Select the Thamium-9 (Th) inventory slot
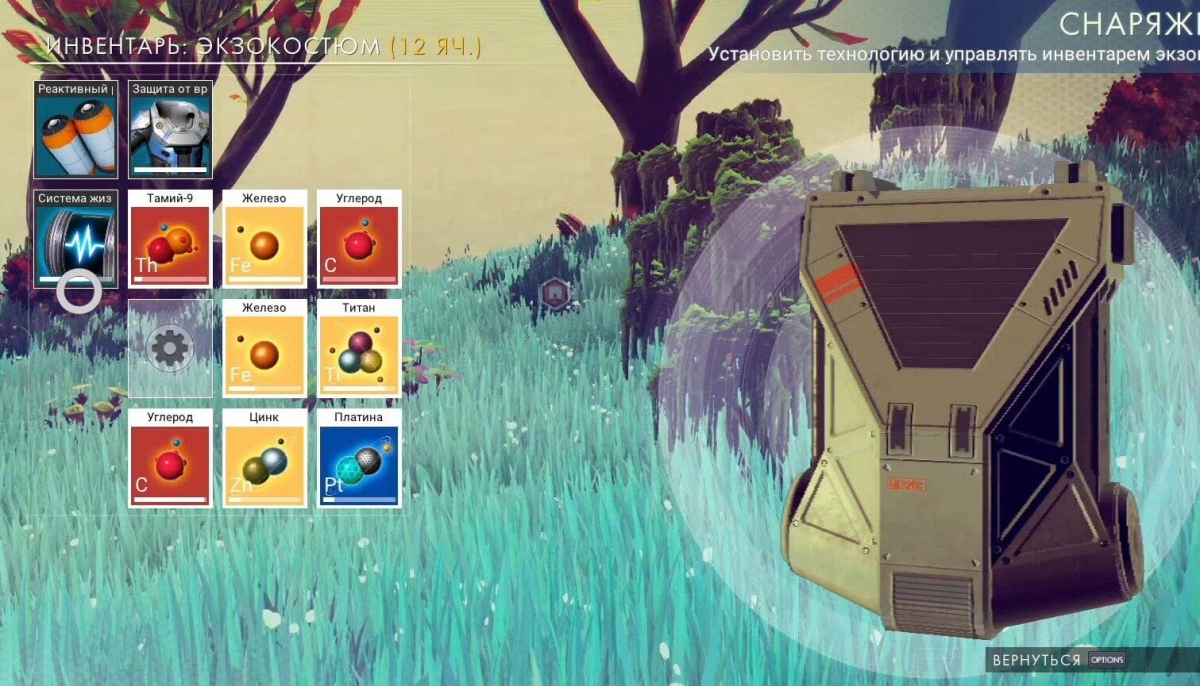1200x686 pixels. coord(170,240)
